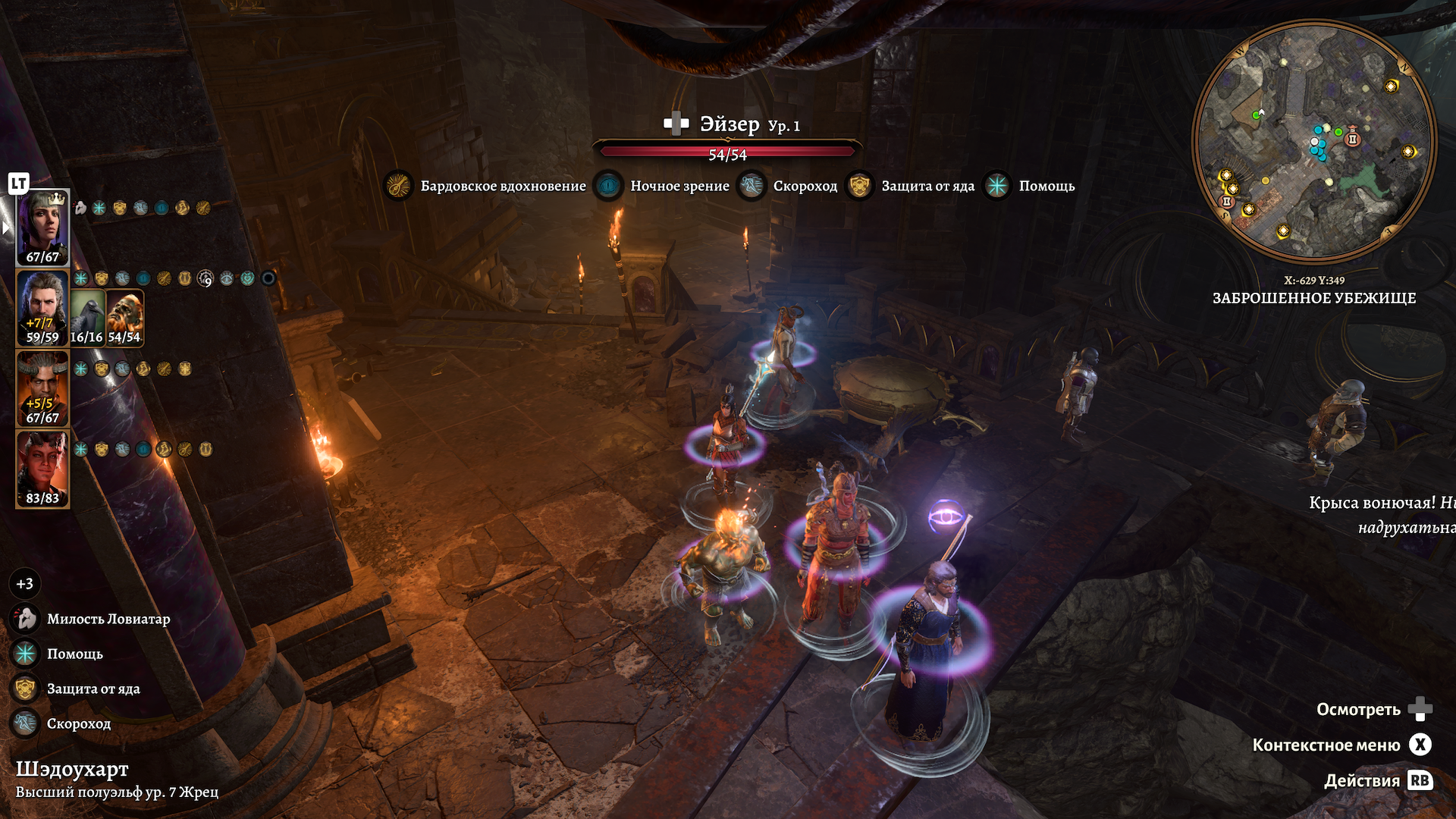Click the Помощь icon under the target bar
This screenshot has width=1456, height=819.
pos(997,186)
